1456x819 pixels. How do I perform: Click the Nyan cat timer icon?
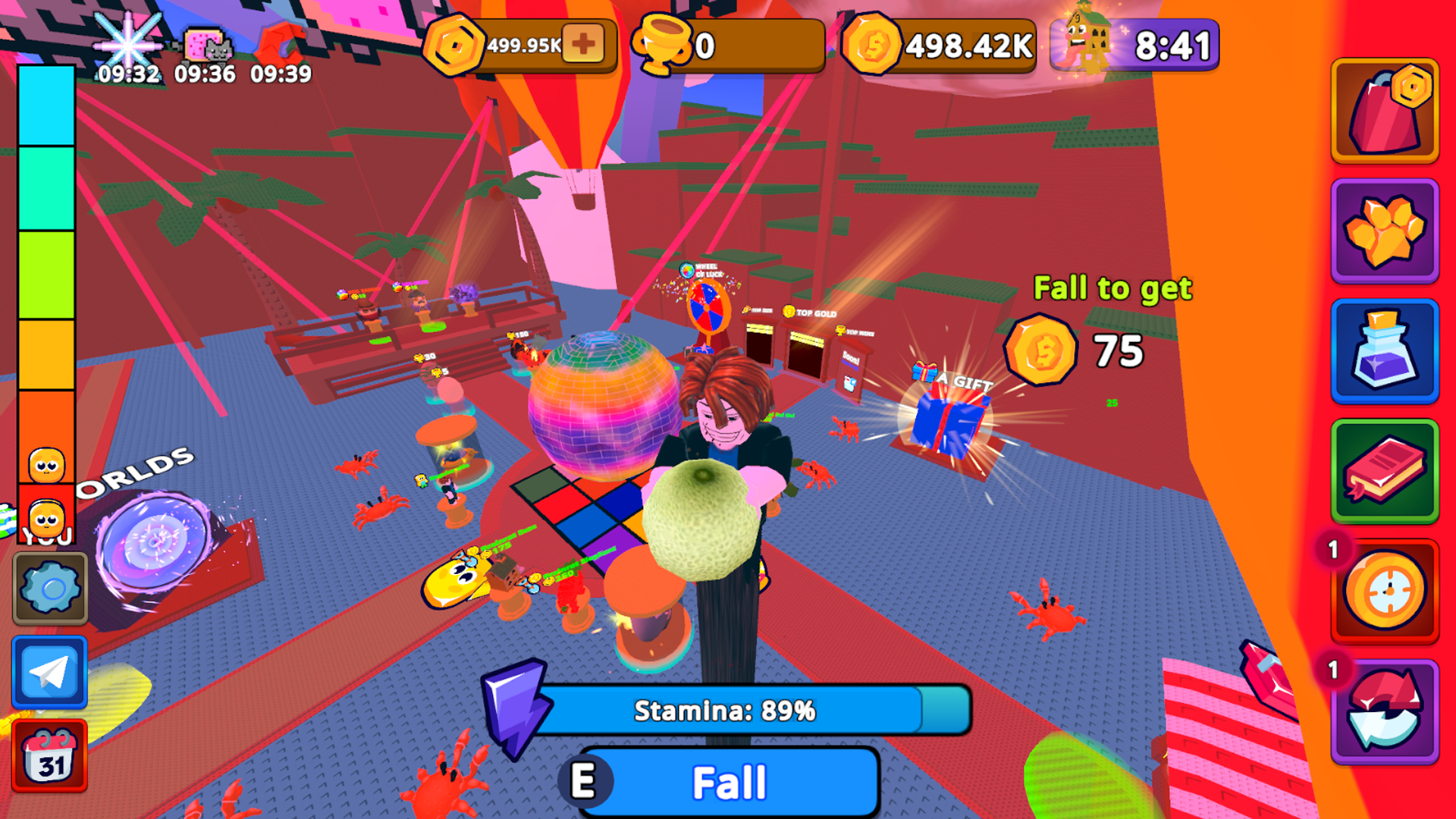[x=206, y=43]
